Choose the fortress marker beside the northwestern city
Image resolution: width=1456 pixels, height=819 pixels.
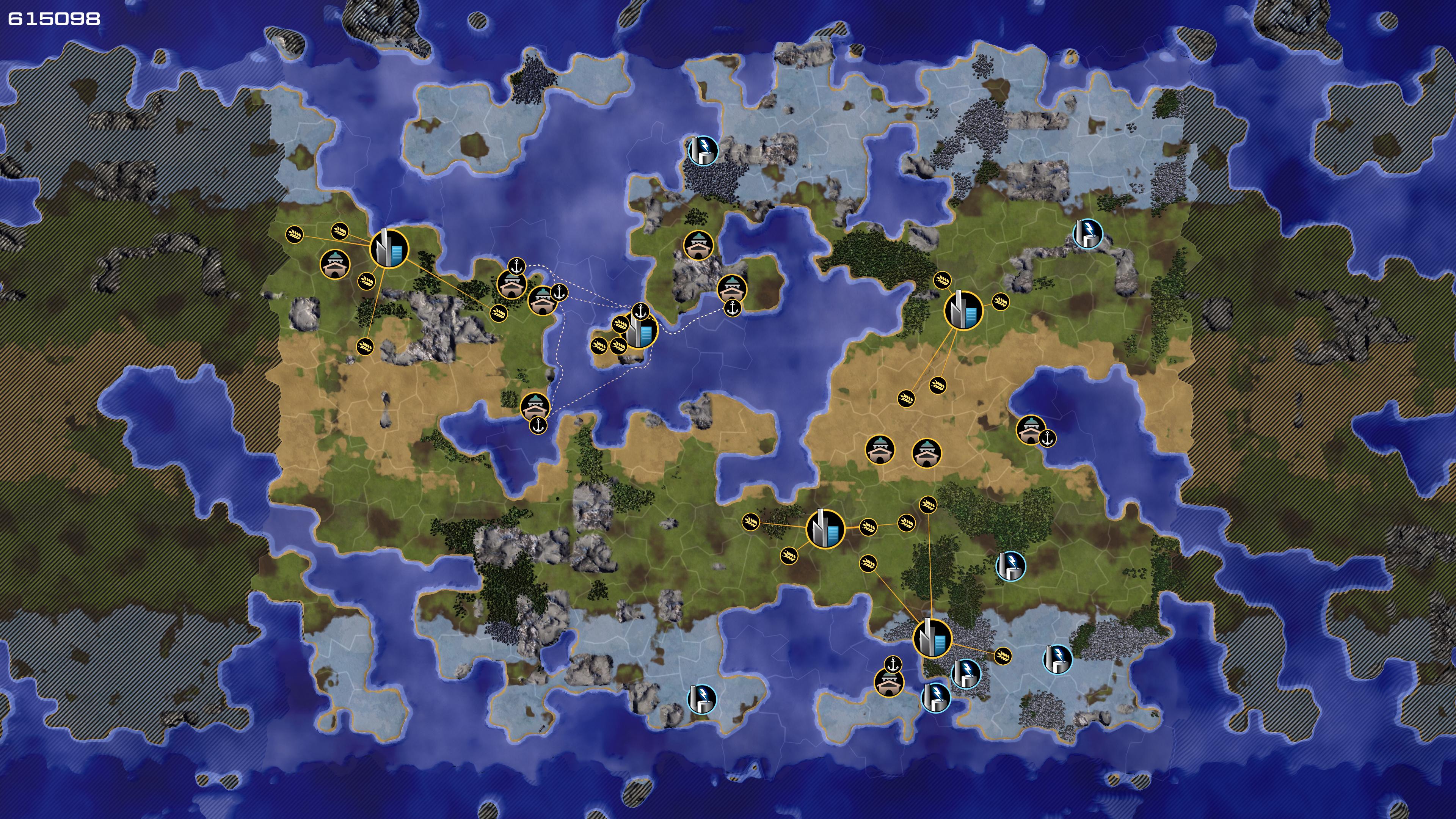pos(335,264)
